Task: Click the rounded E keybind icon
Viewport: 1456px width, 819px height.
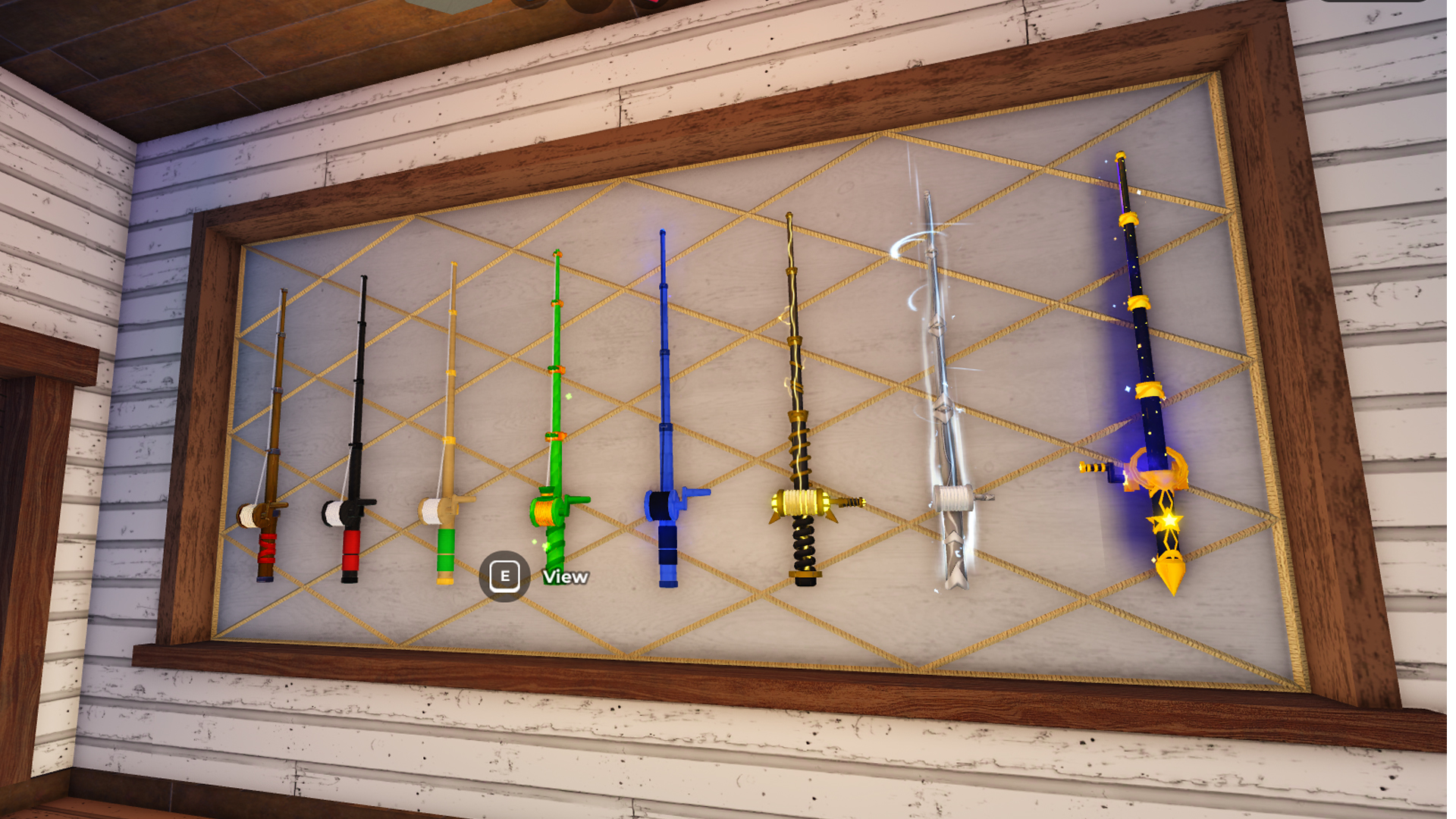Action: click(505, 576)
